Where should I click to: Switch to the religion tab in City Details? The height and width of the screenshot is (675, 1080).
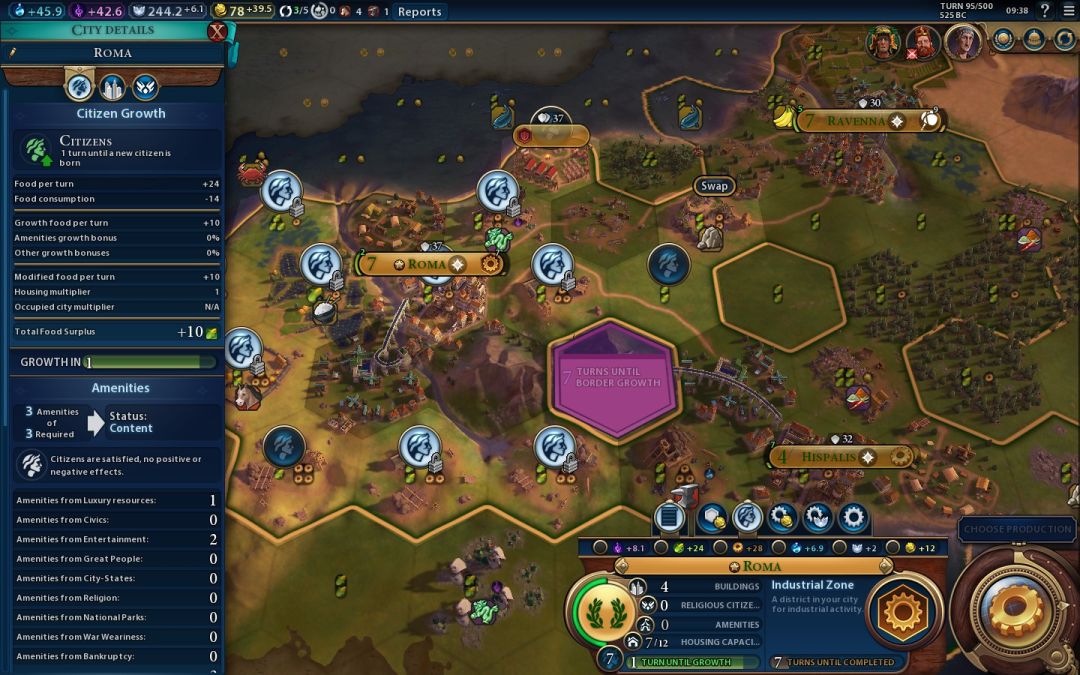click(145, 87)
